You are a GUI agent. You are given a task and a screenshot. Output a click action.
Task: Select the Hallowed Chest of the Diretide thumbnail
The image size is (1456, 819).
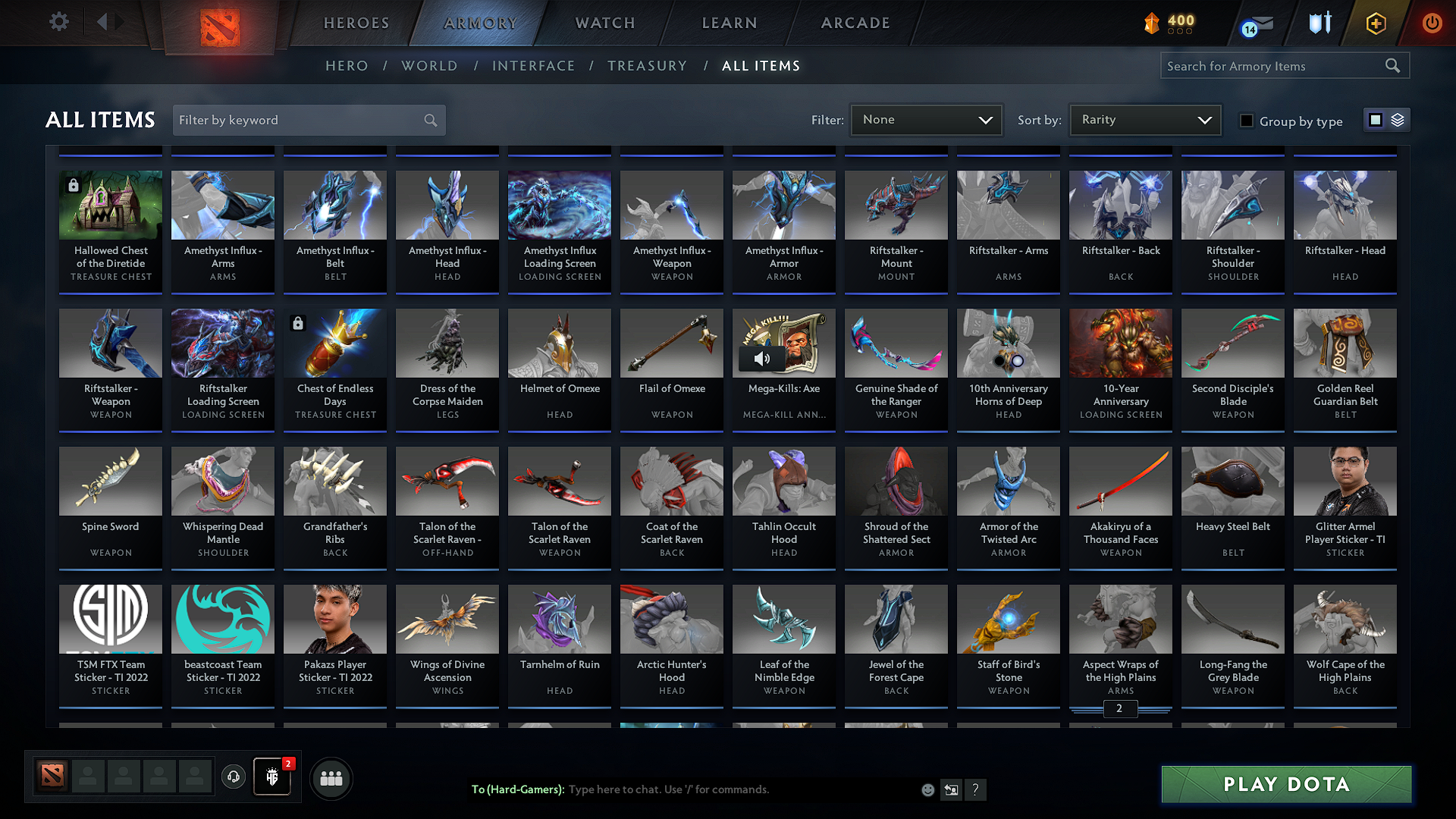click(110, 204)
